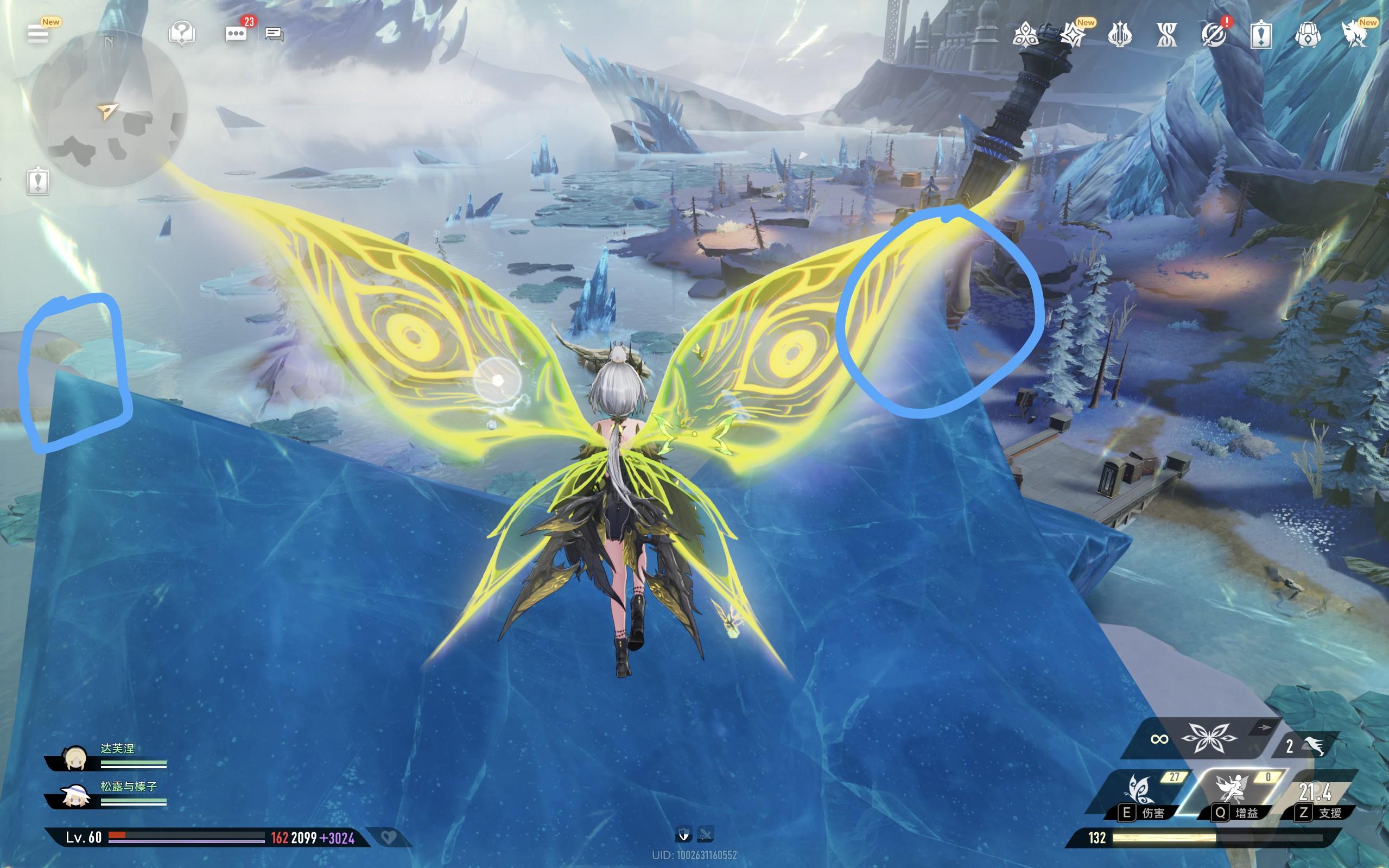
Task: Open the quest card icon beside the minimap
Action: click(38, 181)
